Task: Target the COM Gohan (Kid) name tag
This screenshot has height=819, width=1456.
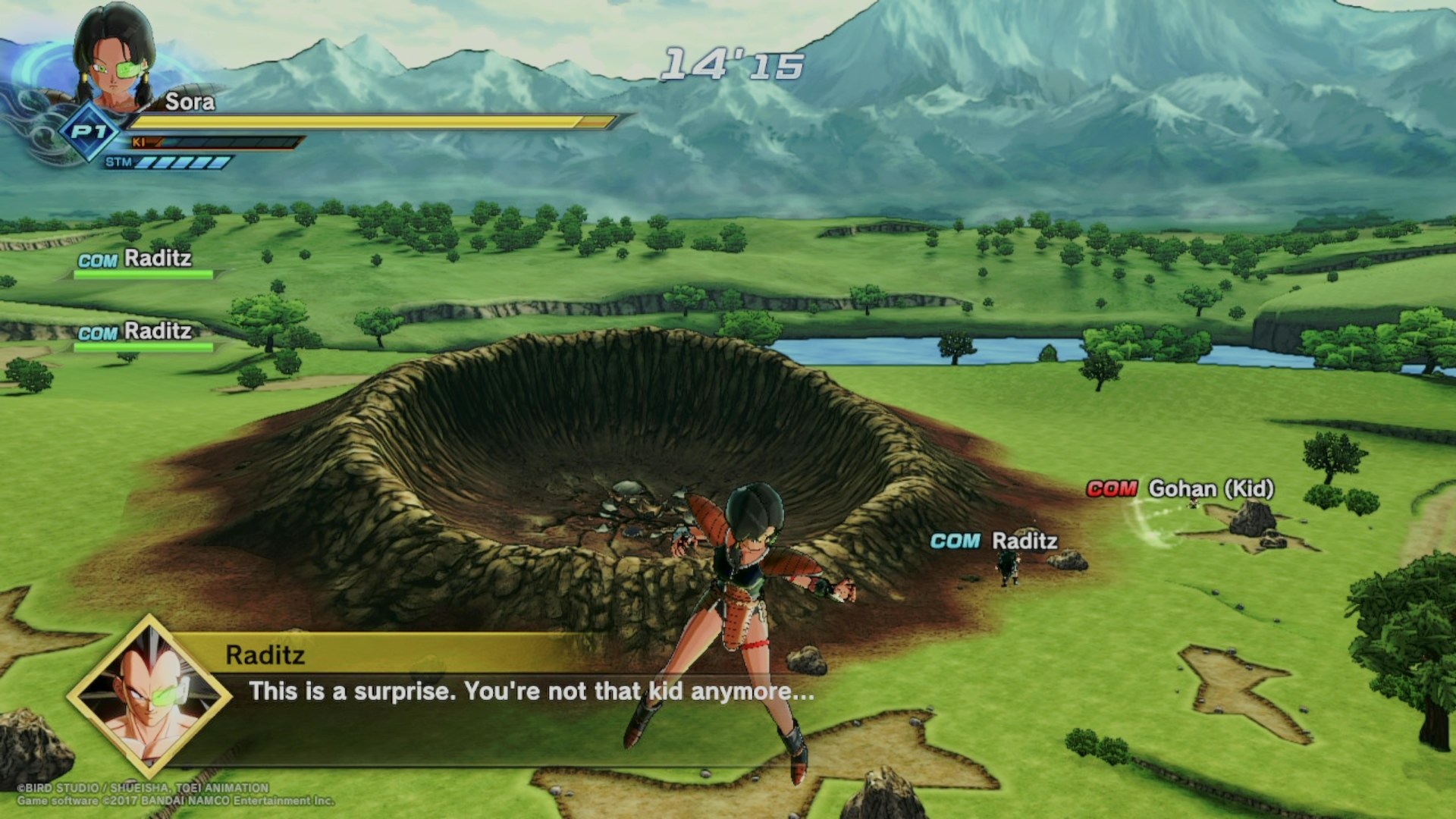Action: pyautogui.click(x=1180, y=489)
